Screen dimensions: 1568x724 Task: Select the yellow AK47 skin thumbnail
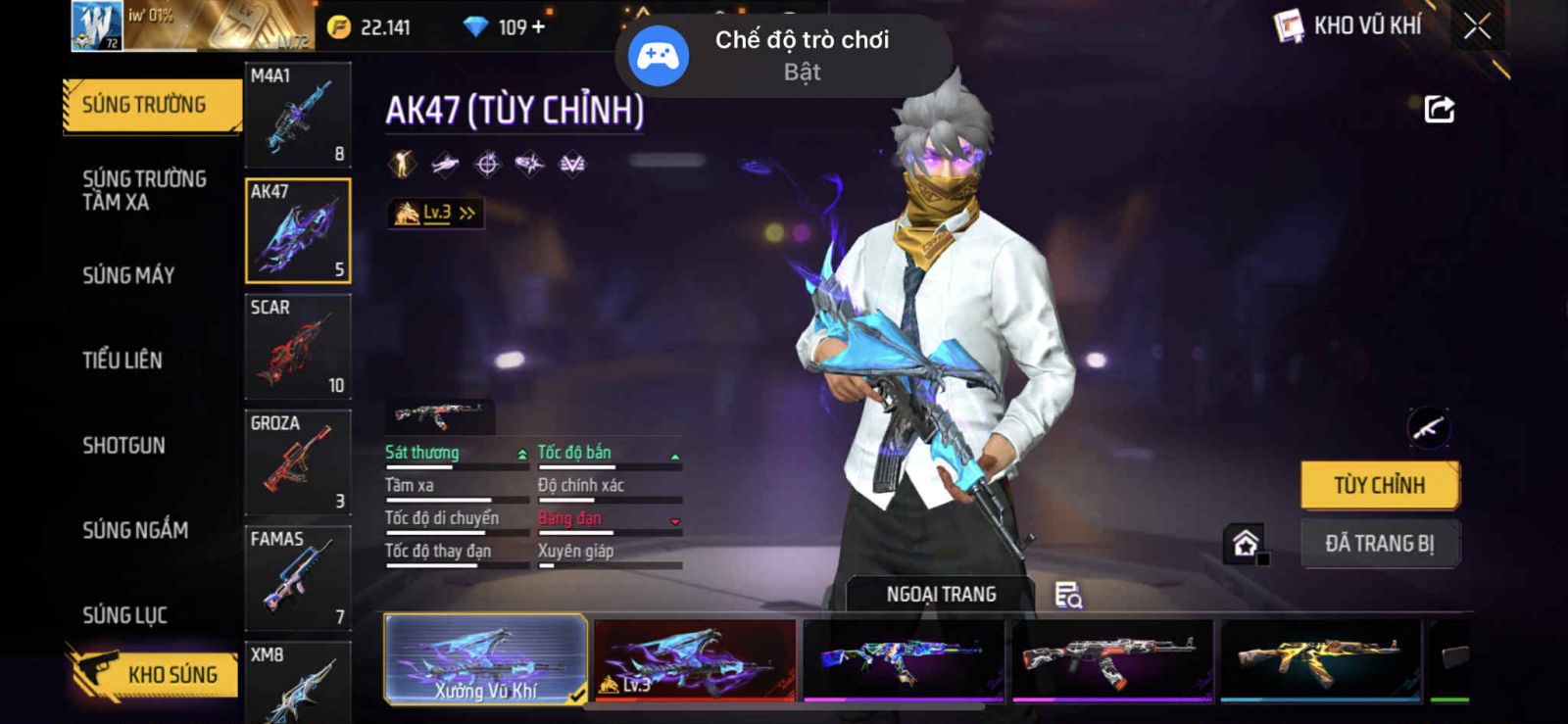pyautogui.click(x=1320, y=659)
